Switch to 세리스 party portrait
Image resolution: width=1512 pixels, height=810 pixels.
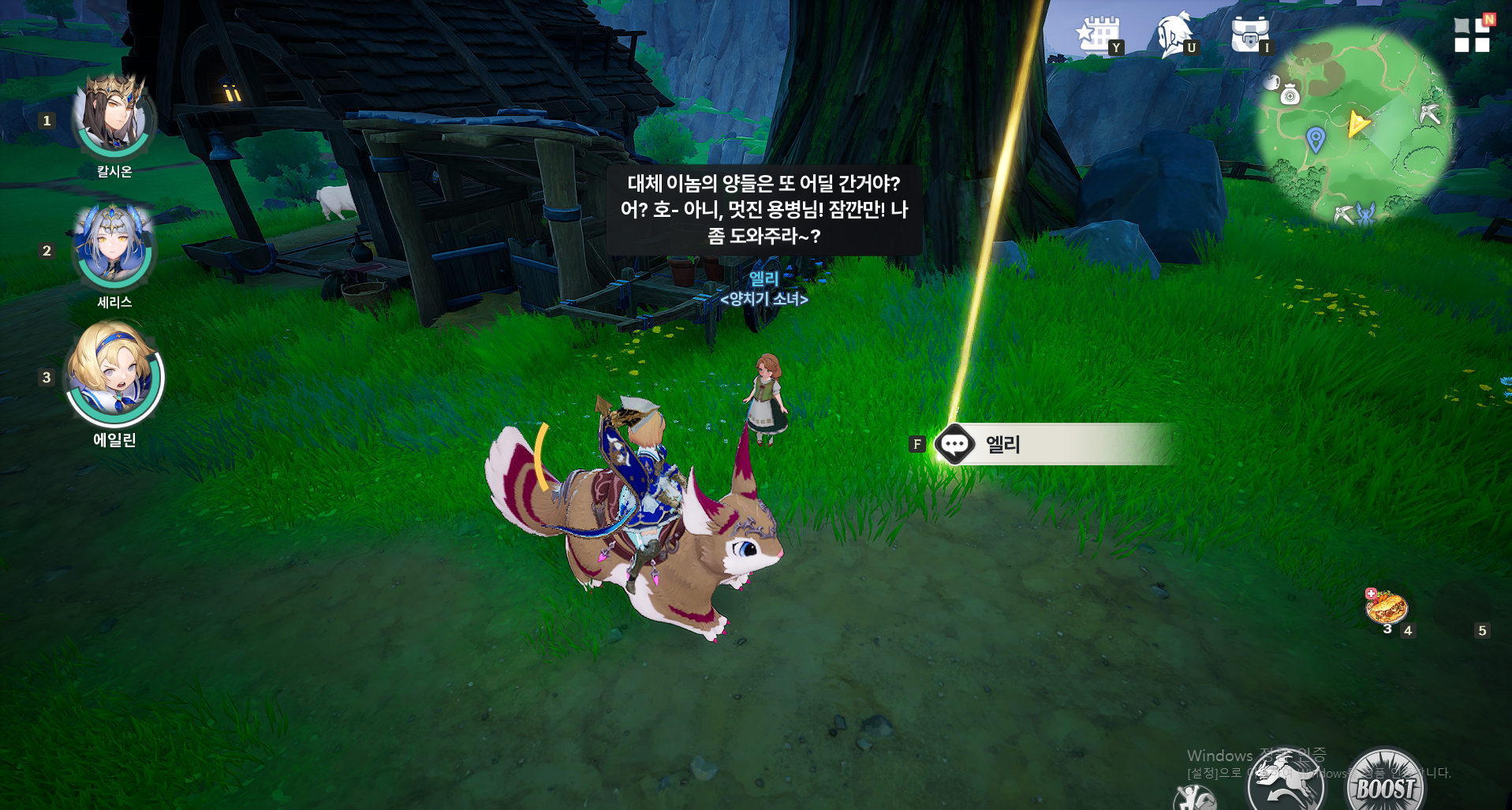[x=114, y=248]
